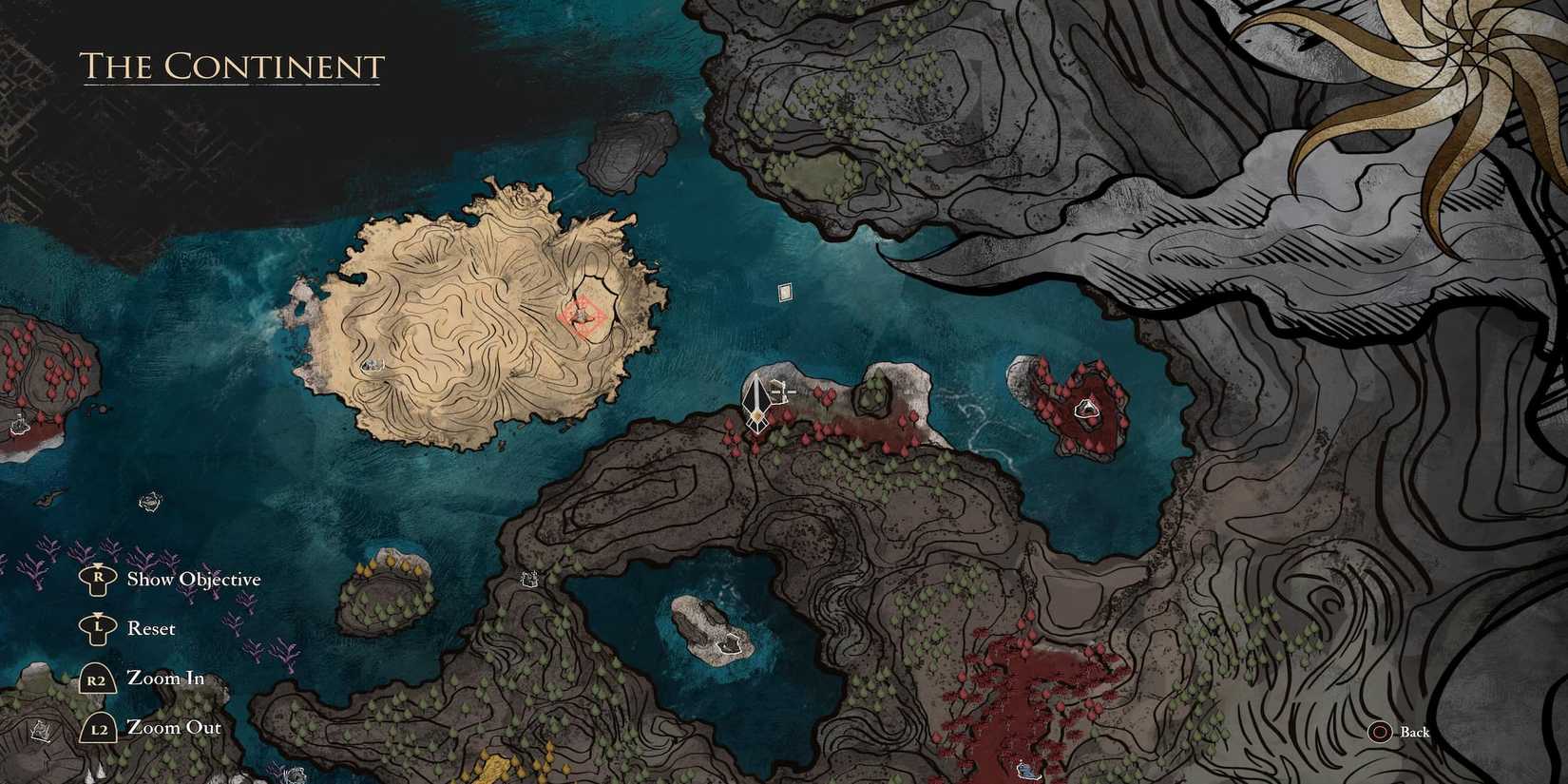
Task: Select the cave landmark icon on the crimson island
Action: 1088,409
